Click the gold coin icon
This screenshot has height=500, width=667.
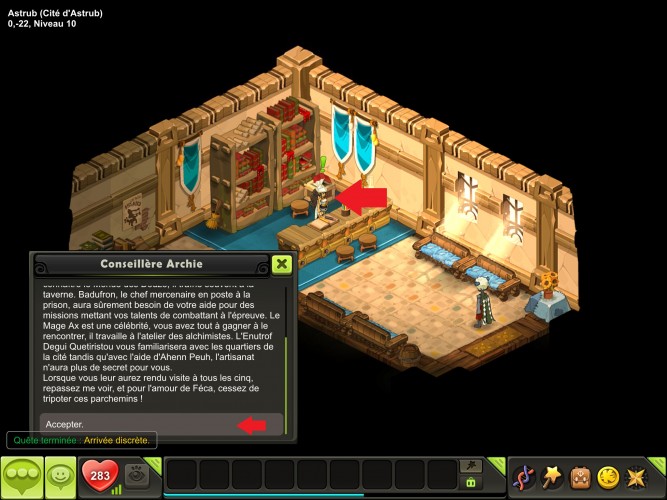pos(607,477)
